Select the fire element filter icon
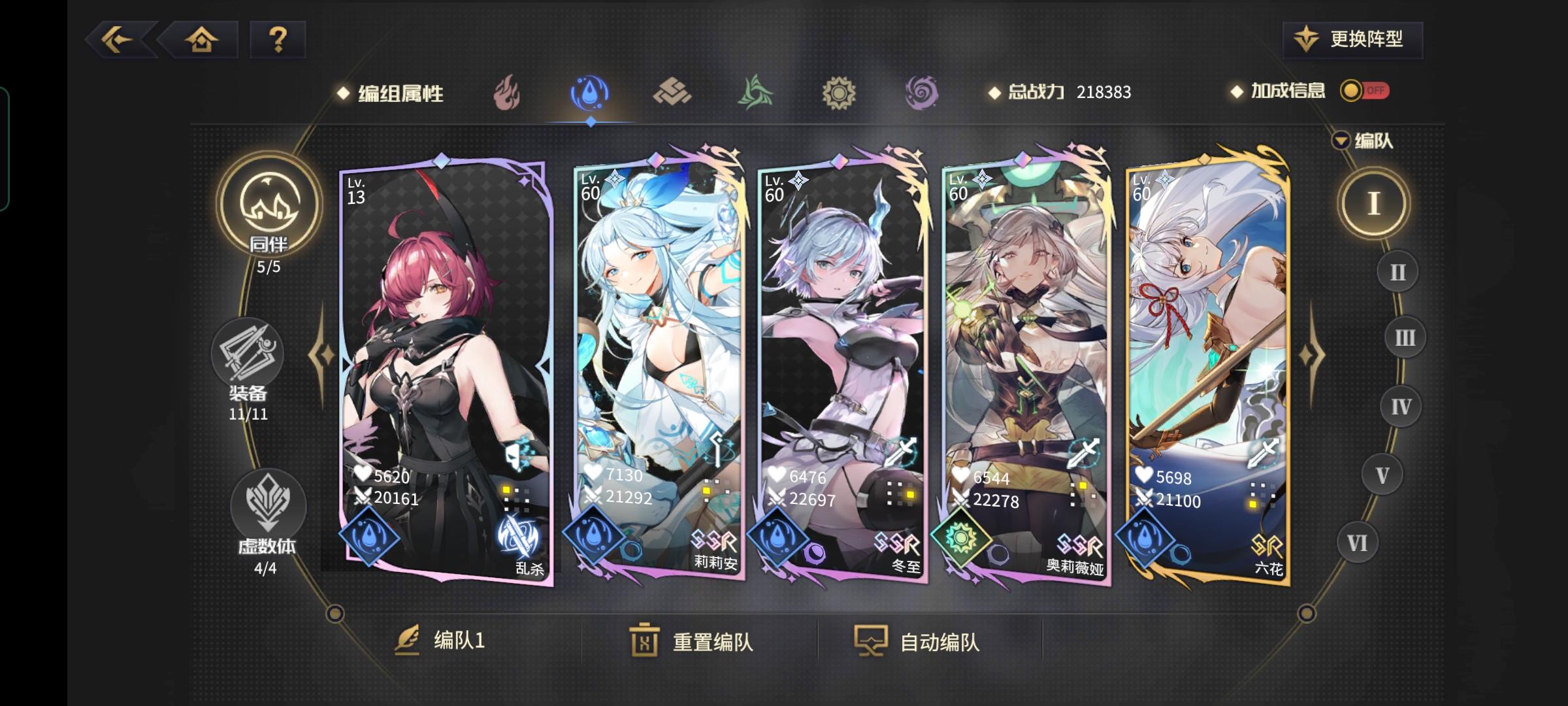The width and height of the screenshot is (1568, 706). click(508, 92)
